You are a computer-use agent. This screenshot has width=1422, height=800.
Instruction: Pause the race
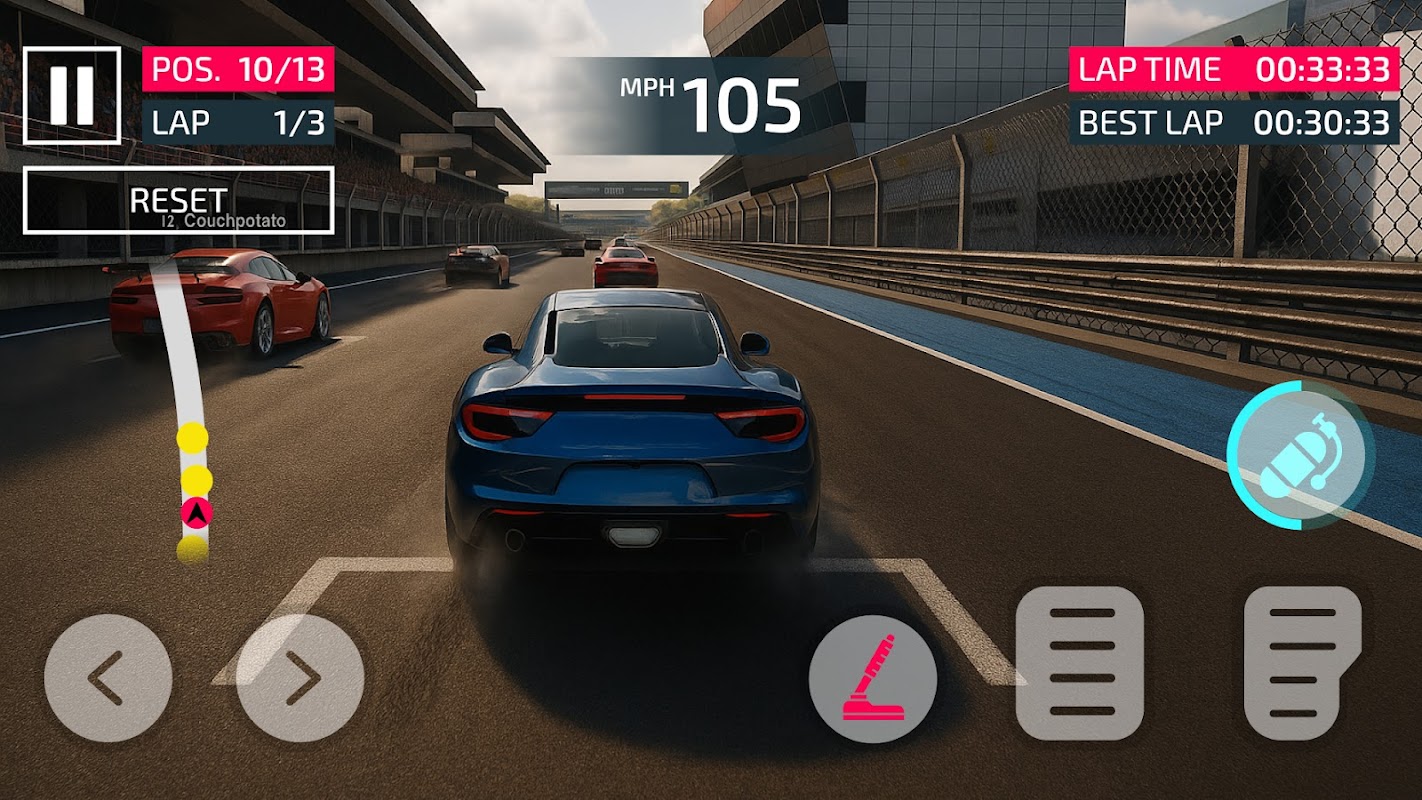(x=72, y=95)
